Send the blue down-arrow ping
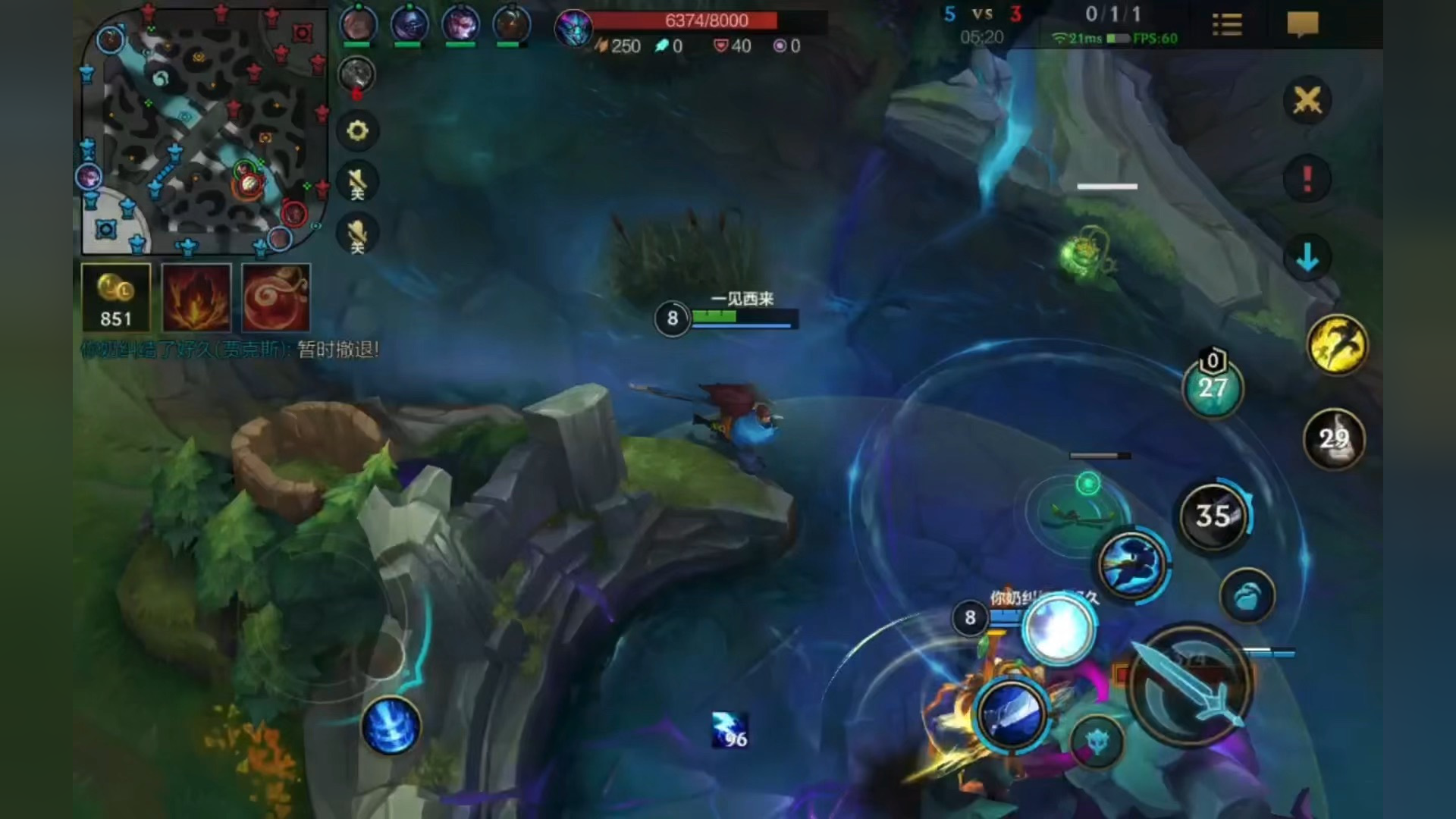This screenshot has width=1456, height=819. (1307, 258)
